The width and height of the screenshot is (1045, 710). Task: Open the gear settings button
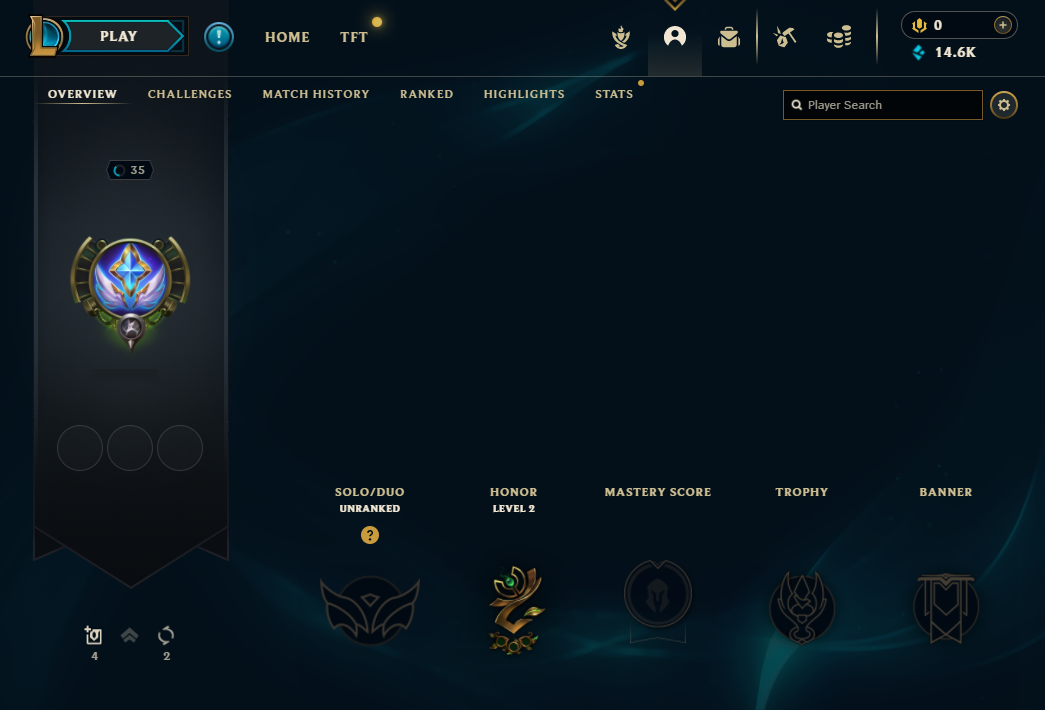(x=1004, y=105)
